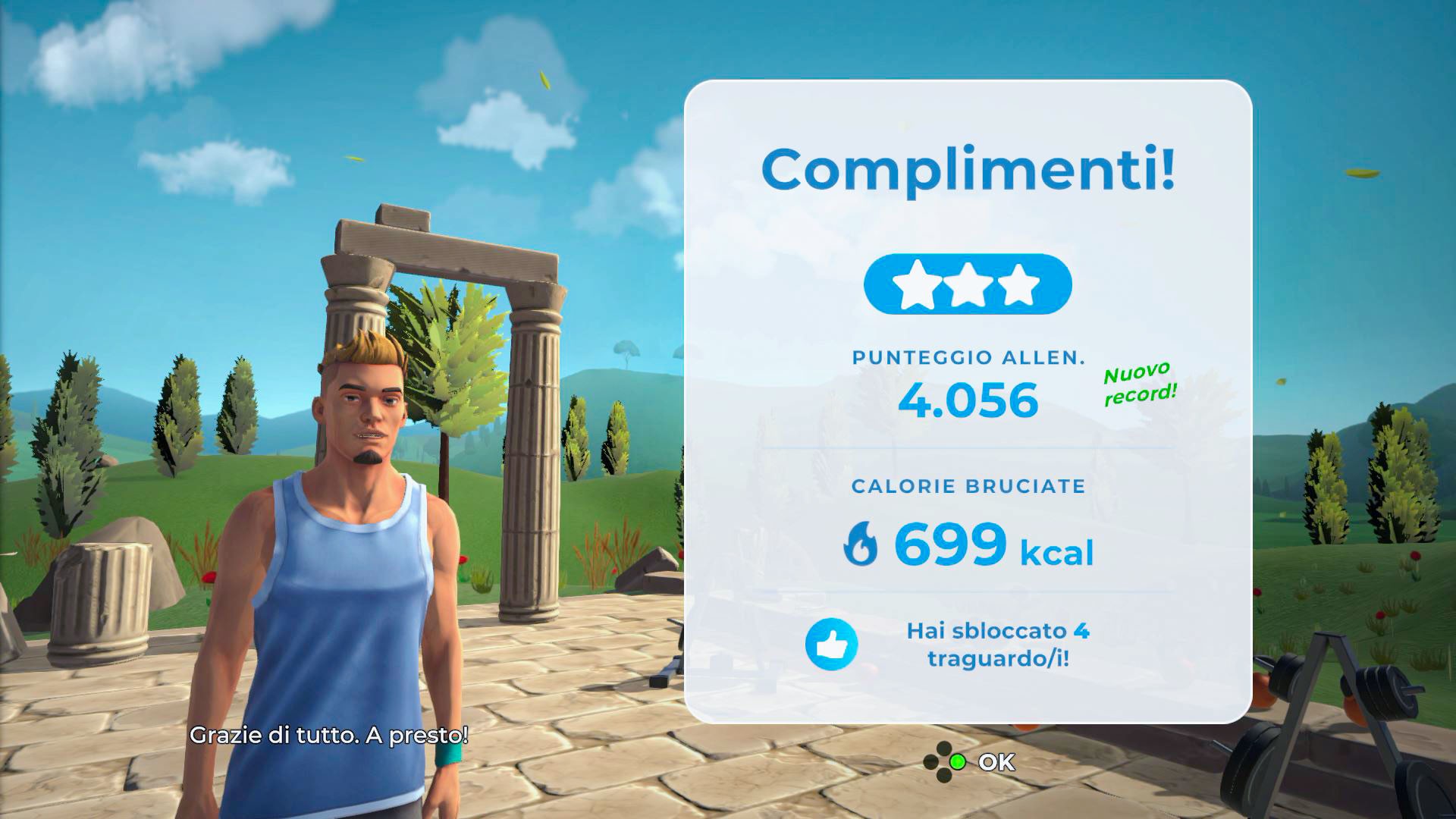Select the thumbs-up unlocked achievements icon

coord(831,645)
